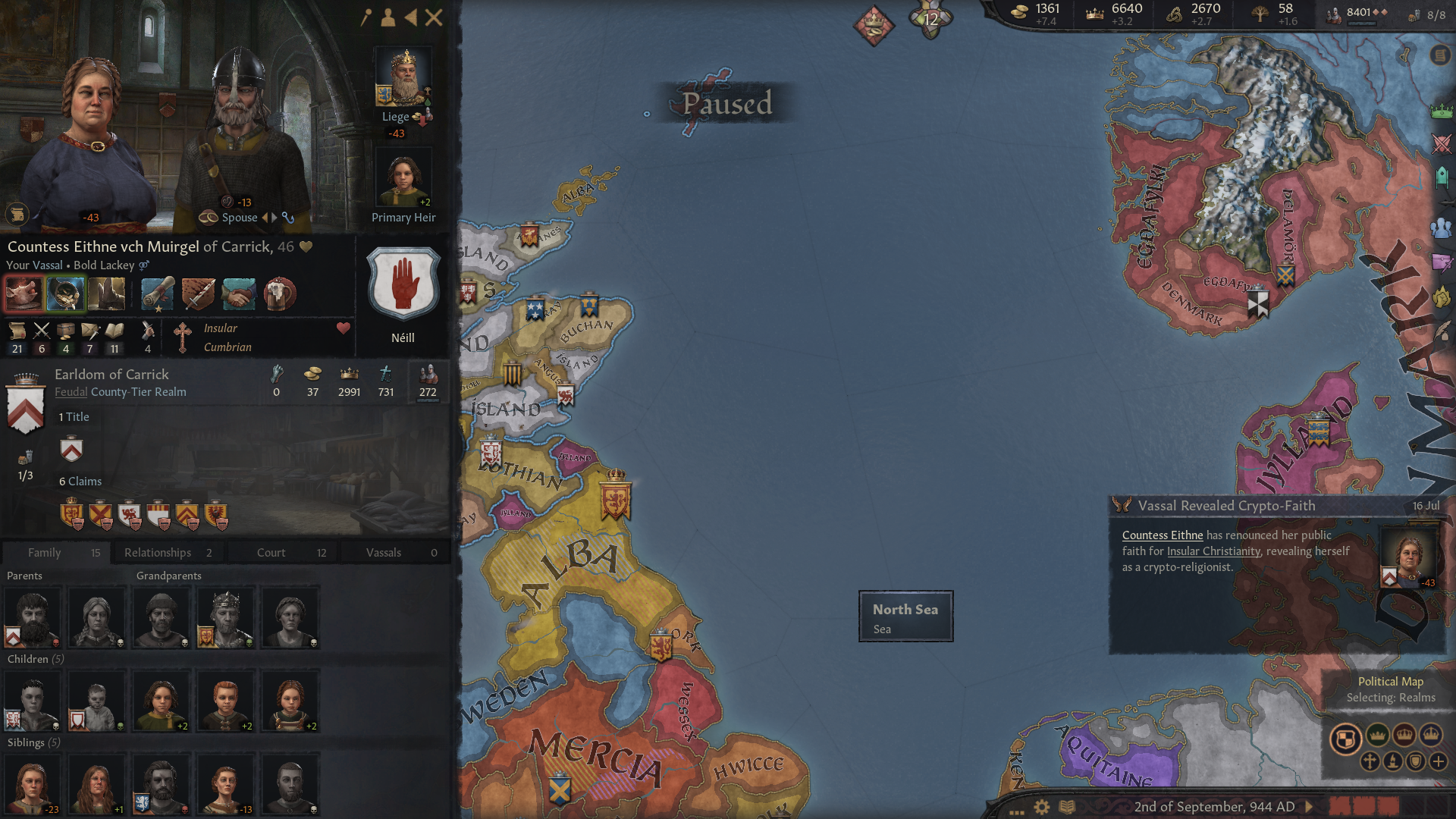Click the Feudal government link
Screen dimensions: 1456x819
pyautogui.click(x=71, y=392)
